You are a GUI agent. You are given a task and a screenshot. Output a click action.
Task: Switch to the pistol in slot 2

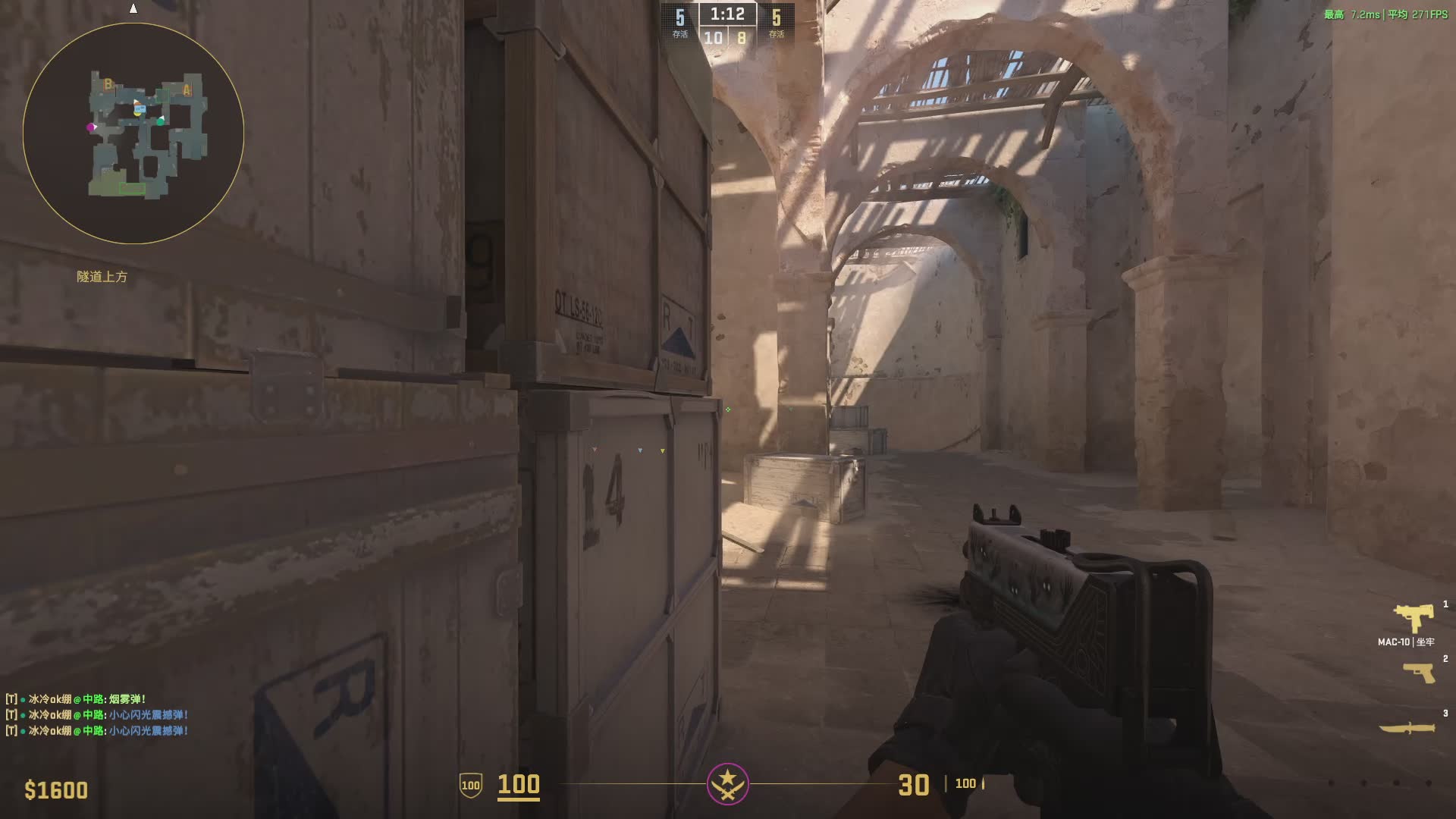pos(1418,672)
